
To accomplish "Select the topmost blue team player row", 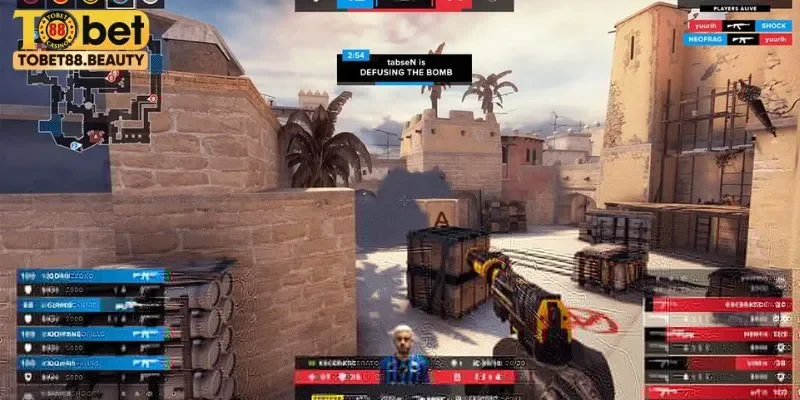I will (x=90, y=275).
